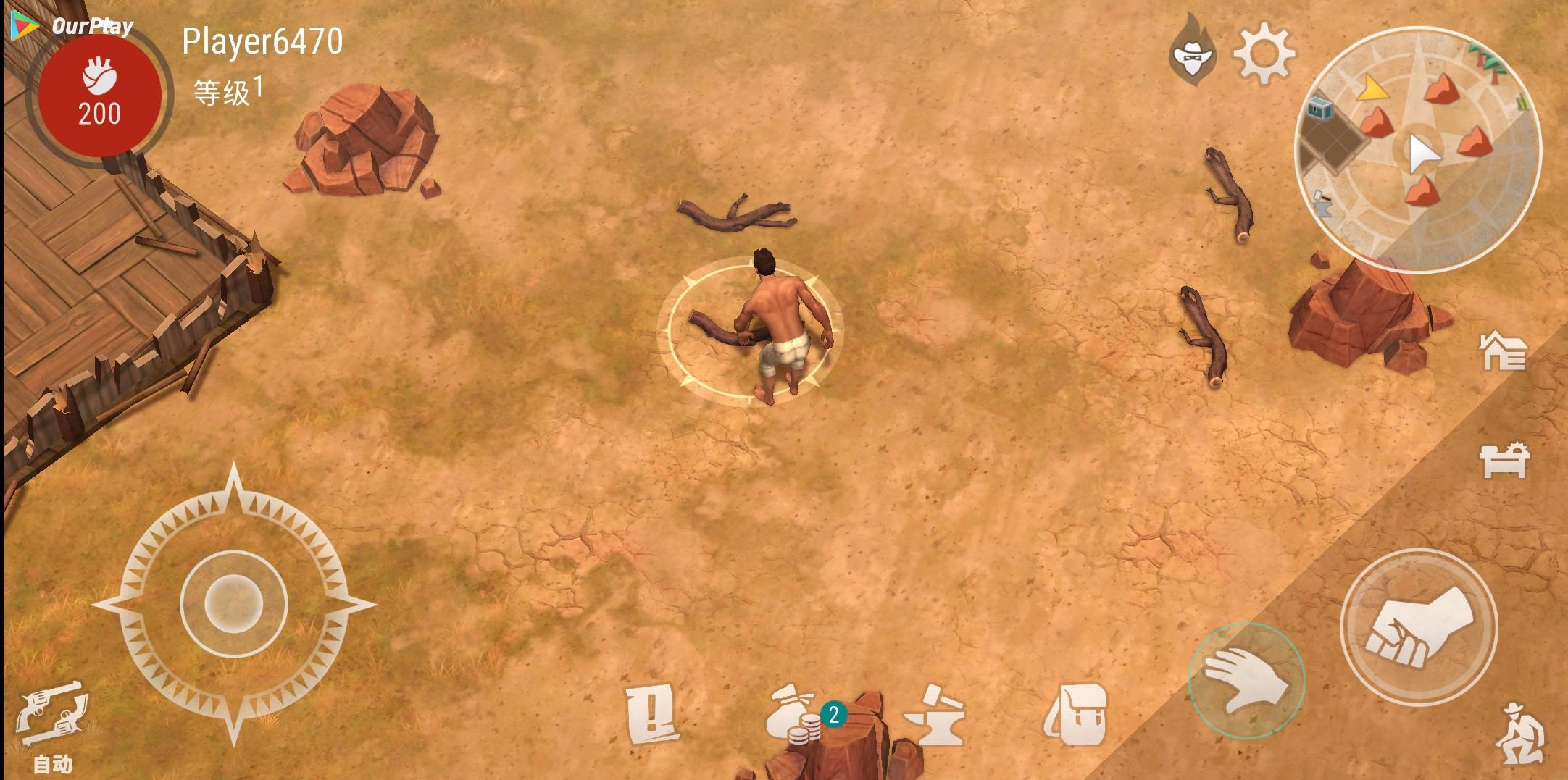
Task: Open the gear settings menu
Action: (x=1264, y=53)
